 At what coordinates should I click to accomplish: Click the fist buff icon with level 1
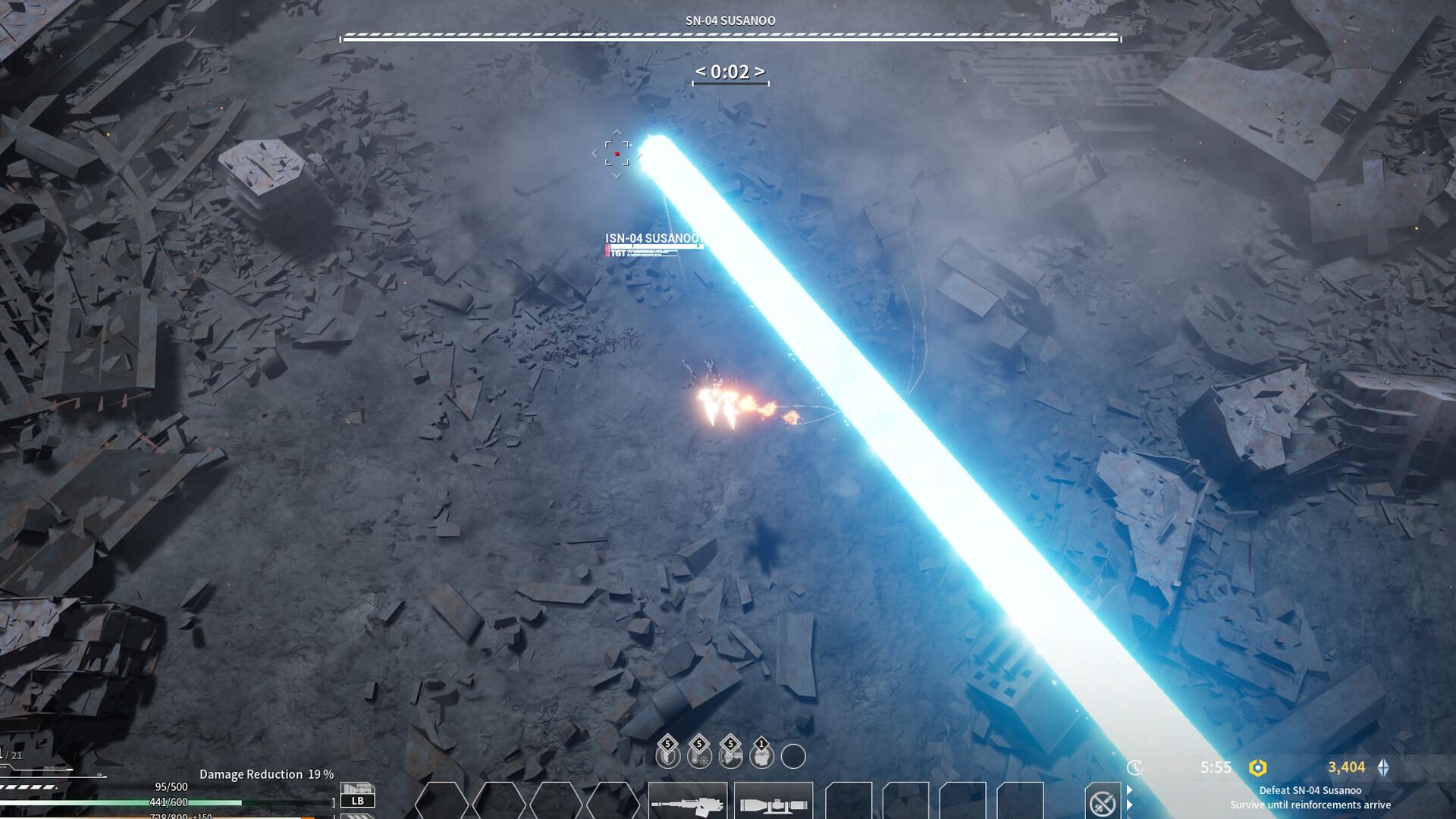[761, 755]
